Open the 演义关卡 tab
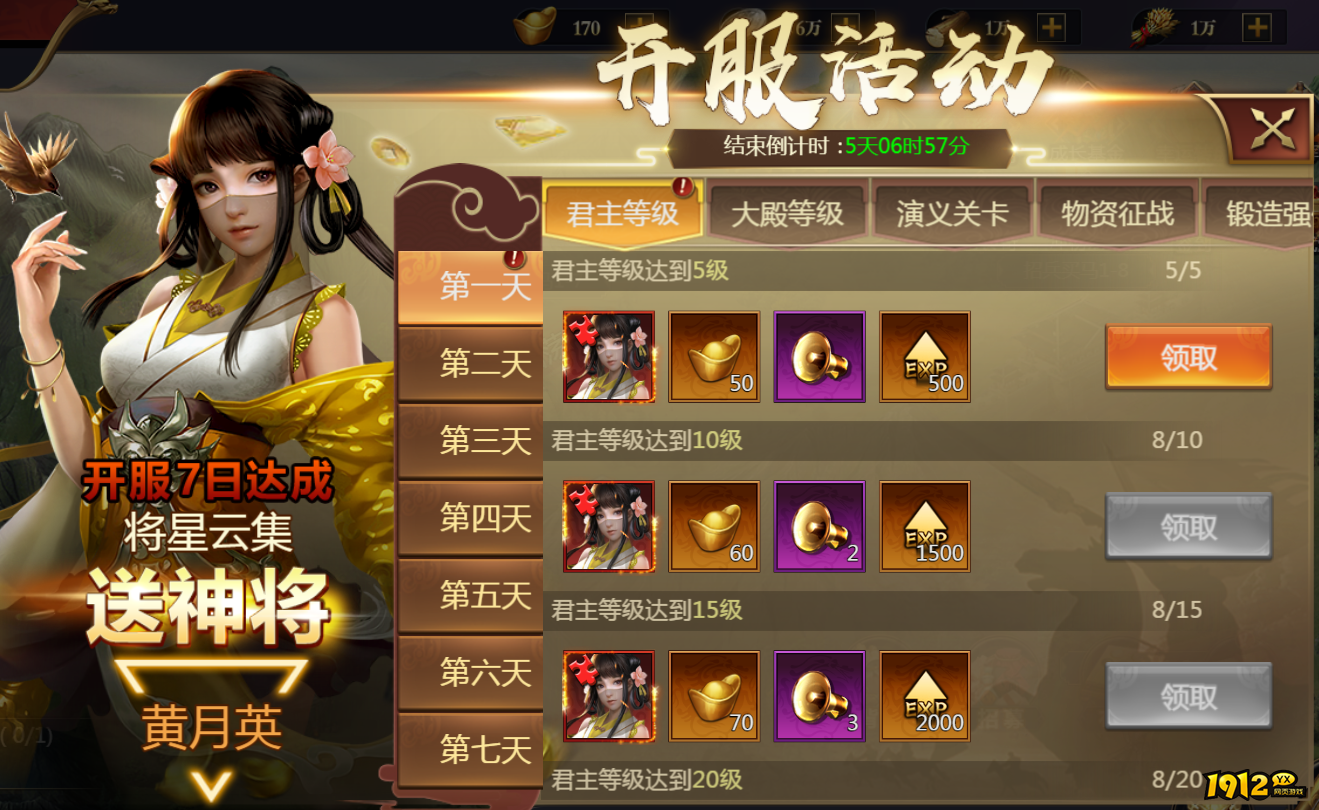The height and width of the screenshot is (810, 1319). (954, 213)
